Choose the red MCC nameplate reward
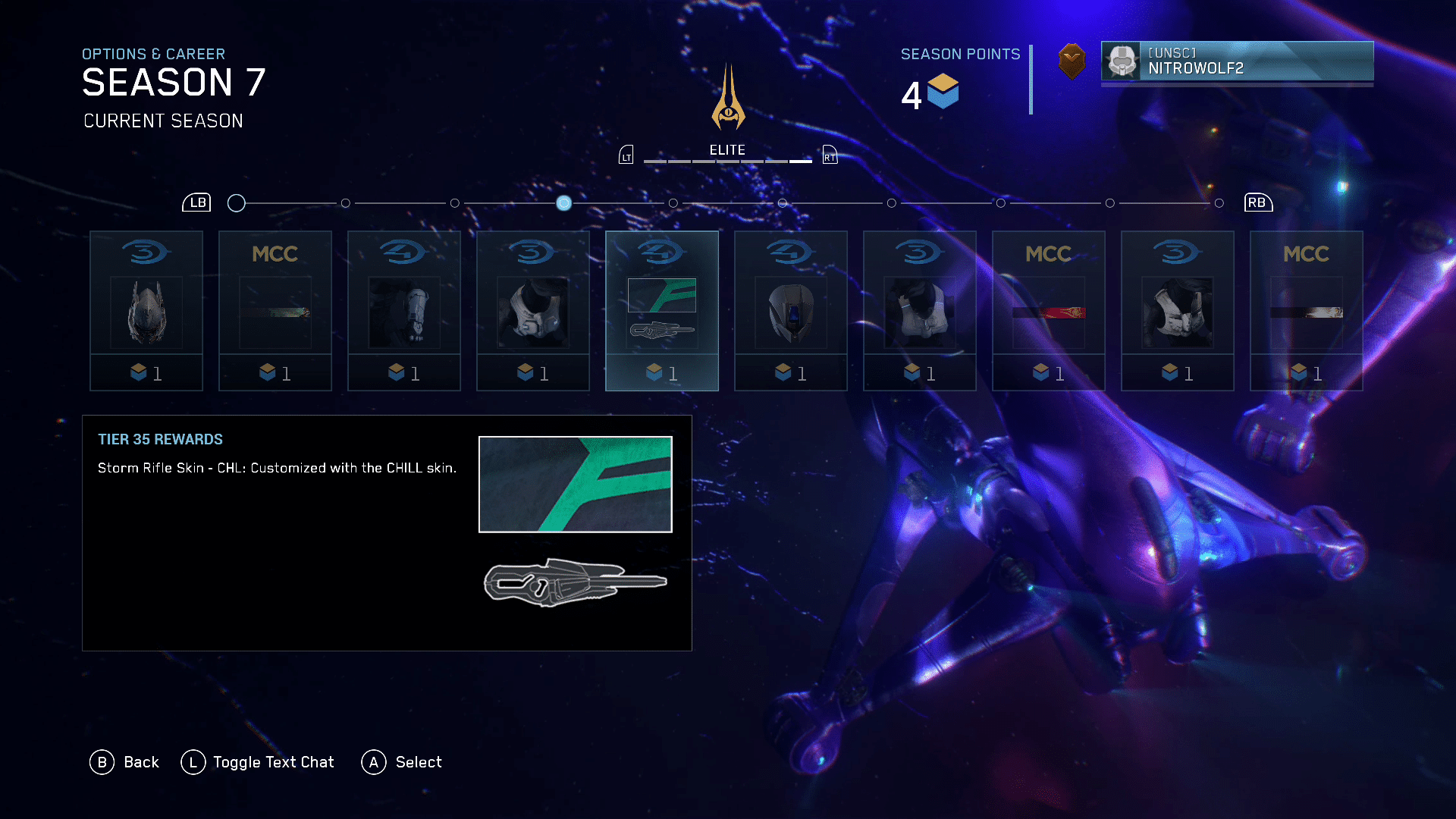This screenshot has width=1456, height=819. pos(1049,311)
